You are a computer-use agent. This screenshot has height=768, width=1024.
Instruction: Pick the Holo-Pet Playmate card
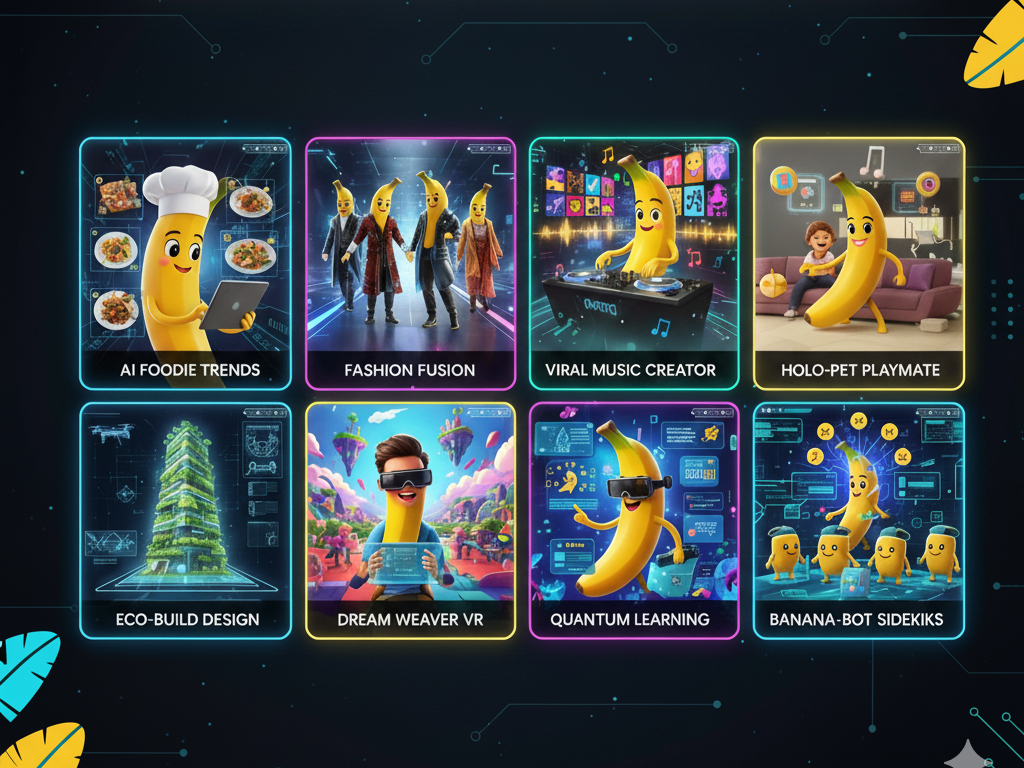pyautogui.click(x=859, y=263)
